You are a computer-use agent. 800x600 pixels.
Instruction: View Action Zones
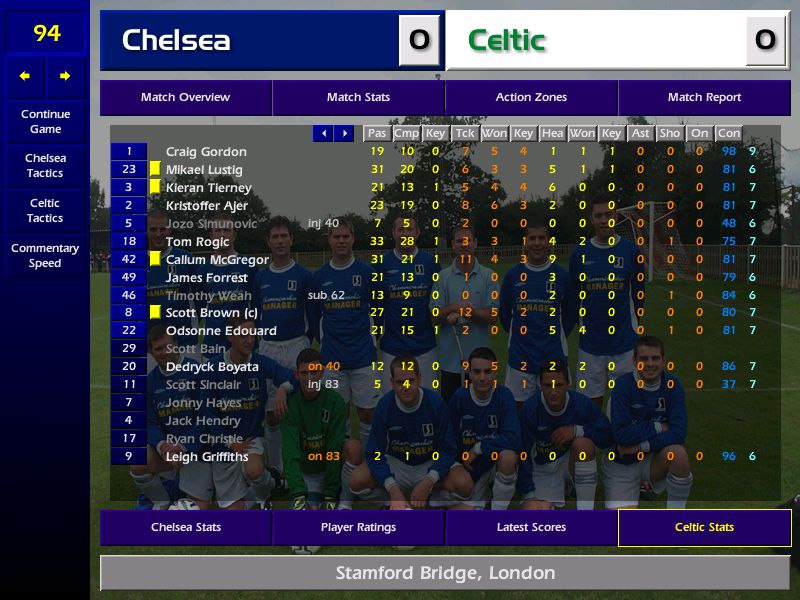531,97
